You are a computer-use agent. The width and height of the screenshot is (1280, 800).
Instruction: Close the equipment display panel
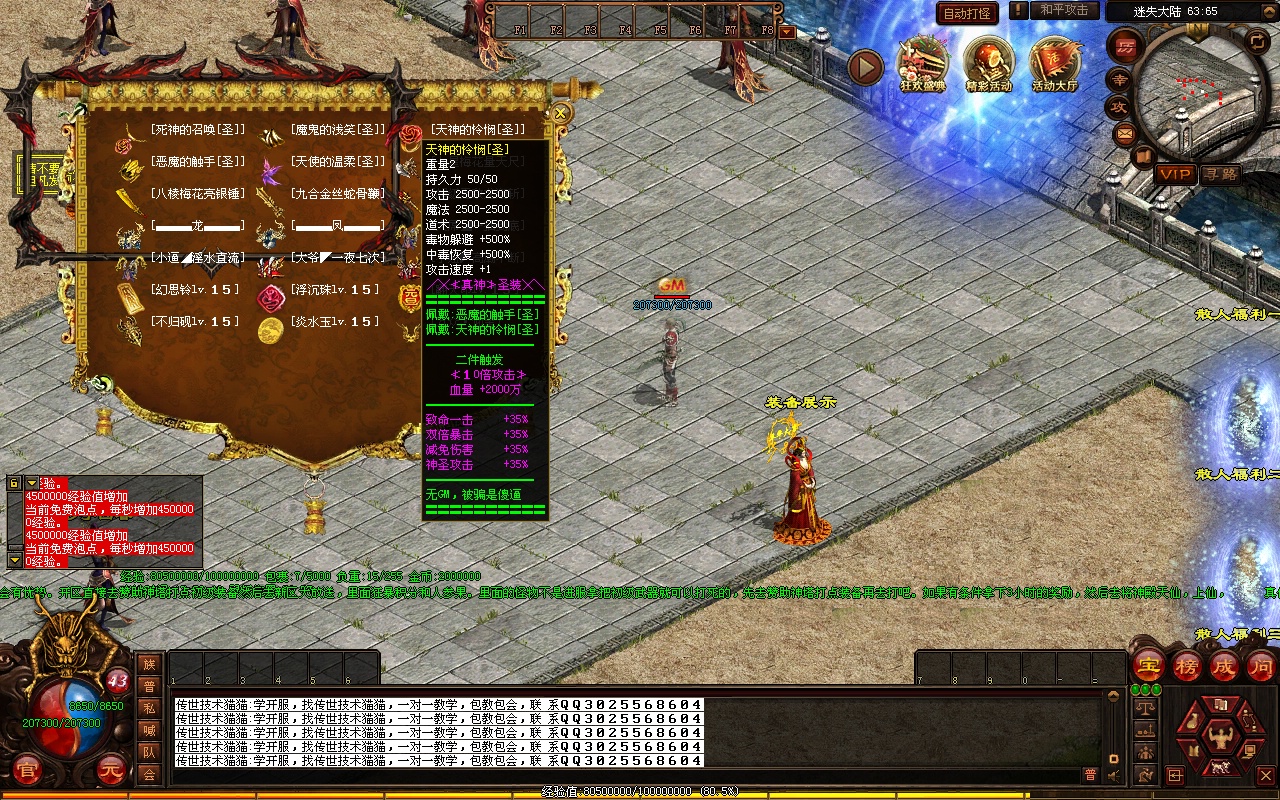tap(561, 113)
